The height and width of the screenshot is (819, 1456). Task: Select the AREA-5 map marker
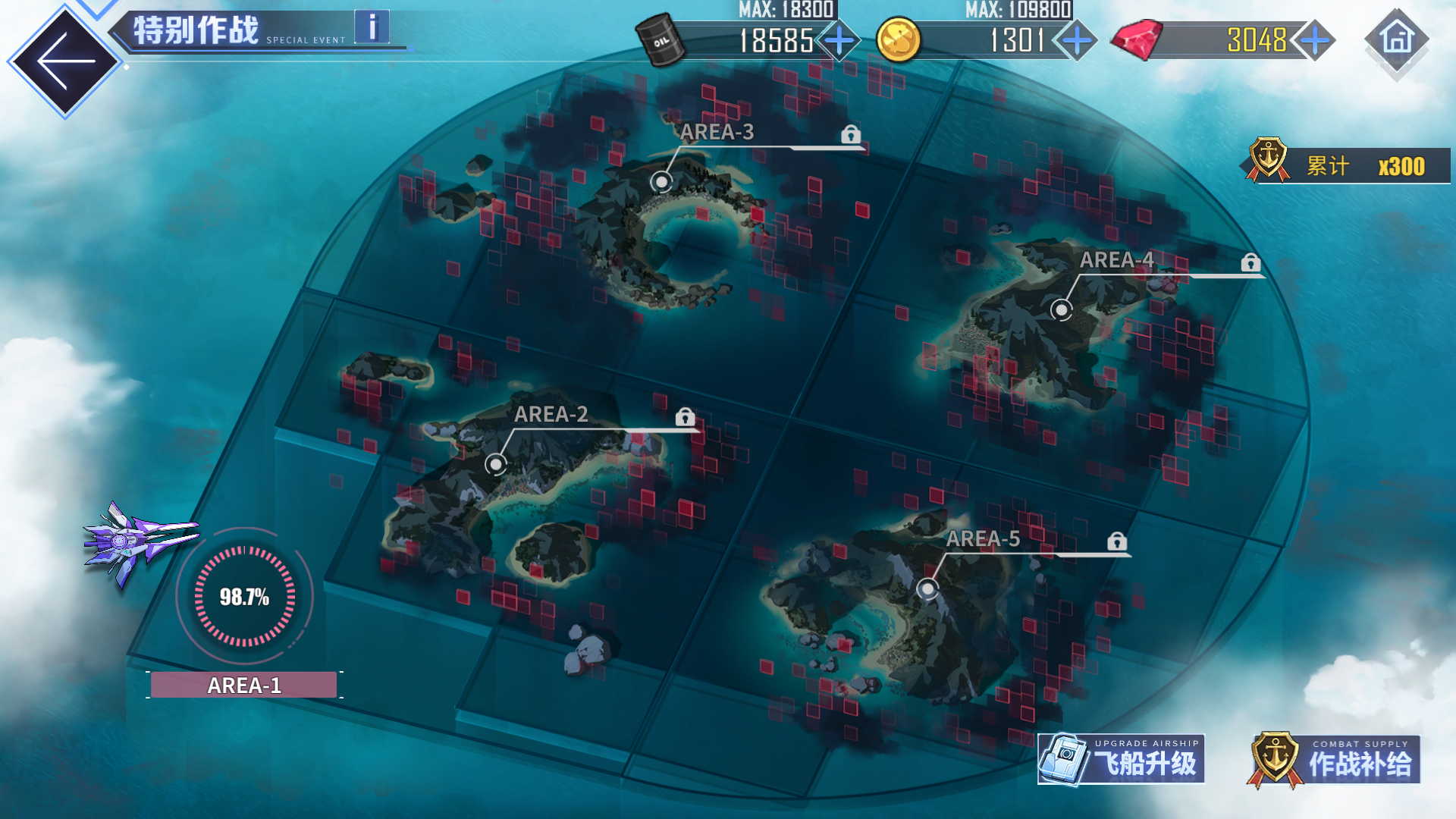point(927,588)
